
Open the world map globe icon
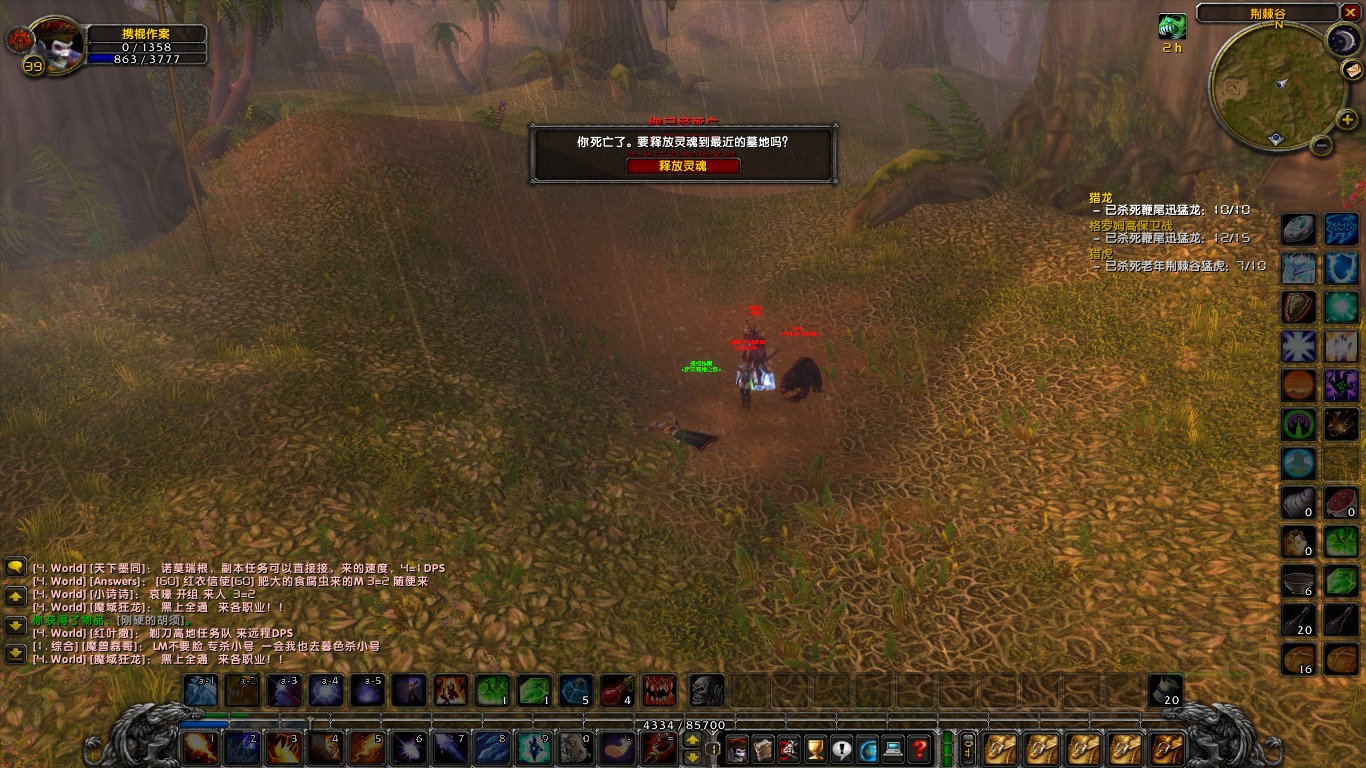click(x=867, y=749)
